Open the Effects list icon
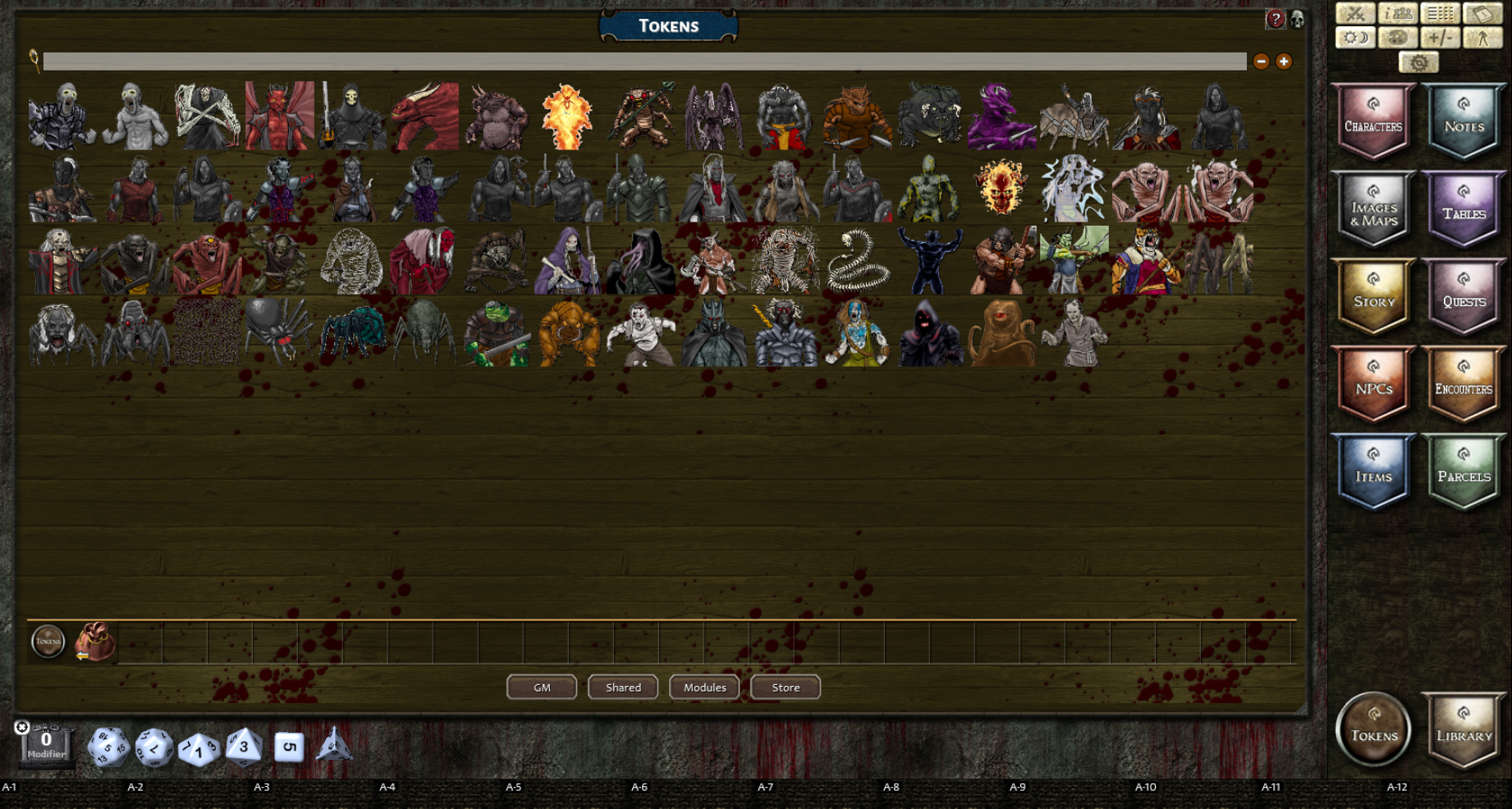The image size is (1512, 809). (x=1440, y=13)
